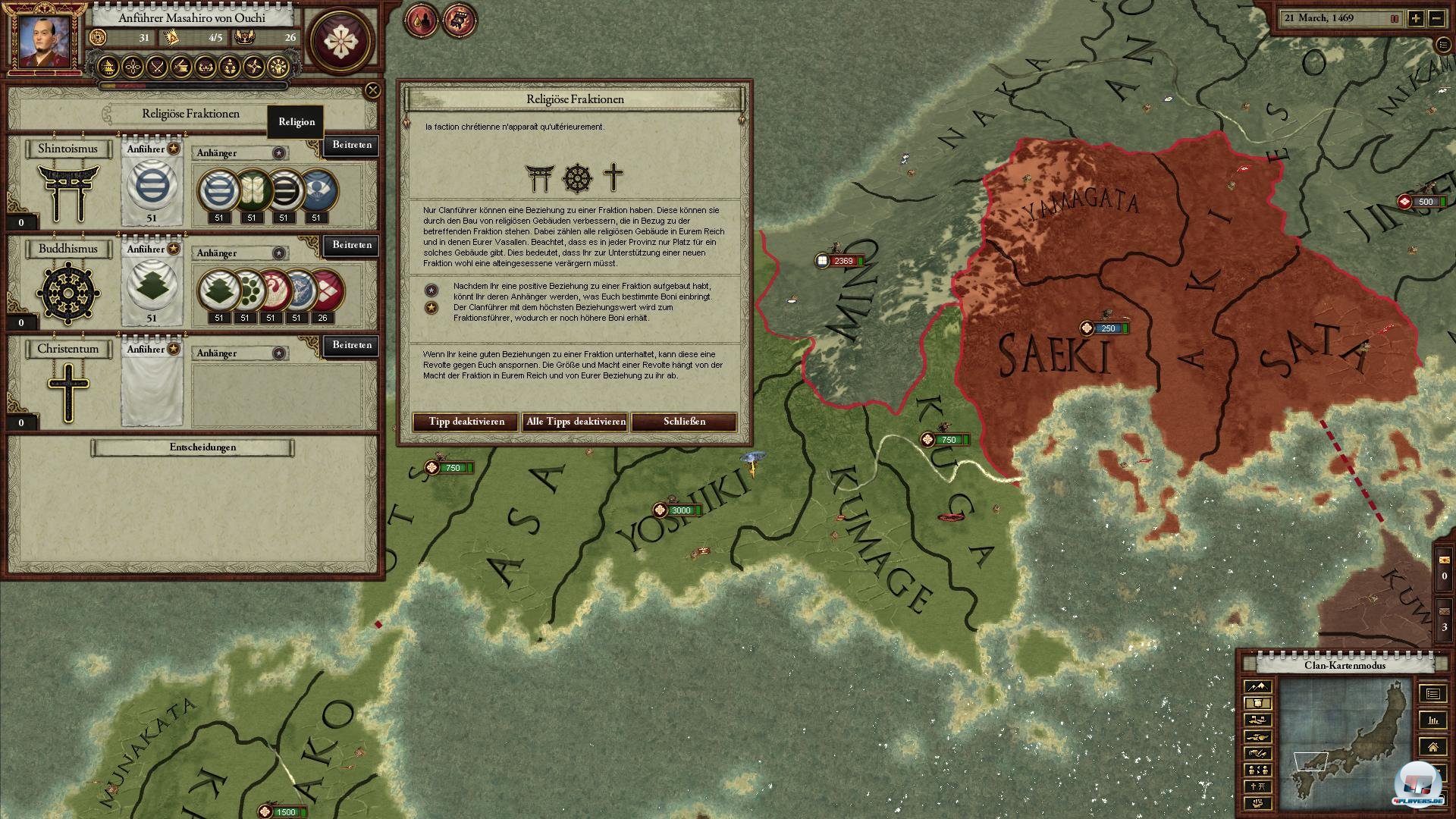Image resolution: width=1456 pixels, height=819 pixels.
Task: Select the mountain terrain map mode icon
Action: click(x=1258, y=686)
